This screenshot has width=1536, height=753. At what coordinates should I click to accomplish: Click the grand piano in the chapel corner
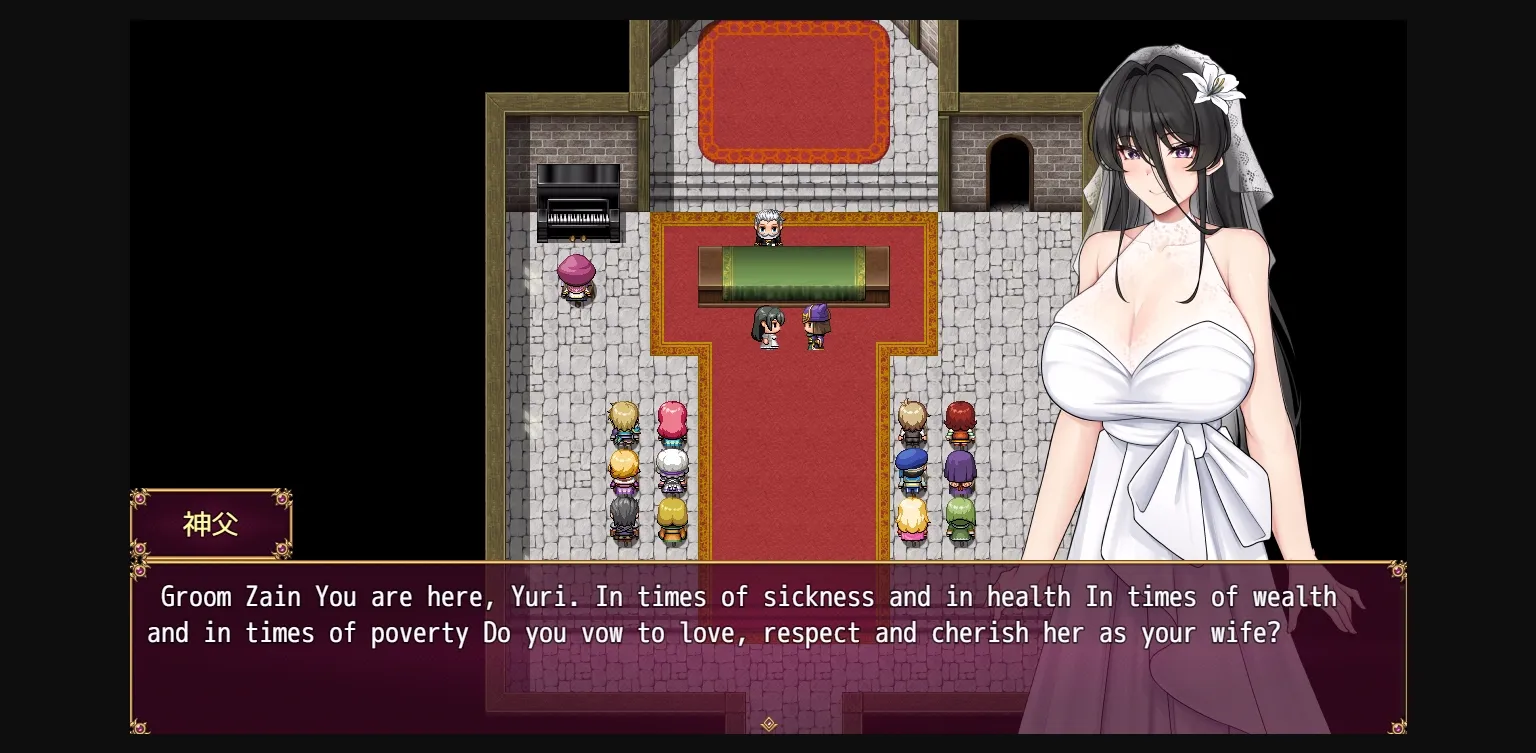coord(579,200)
